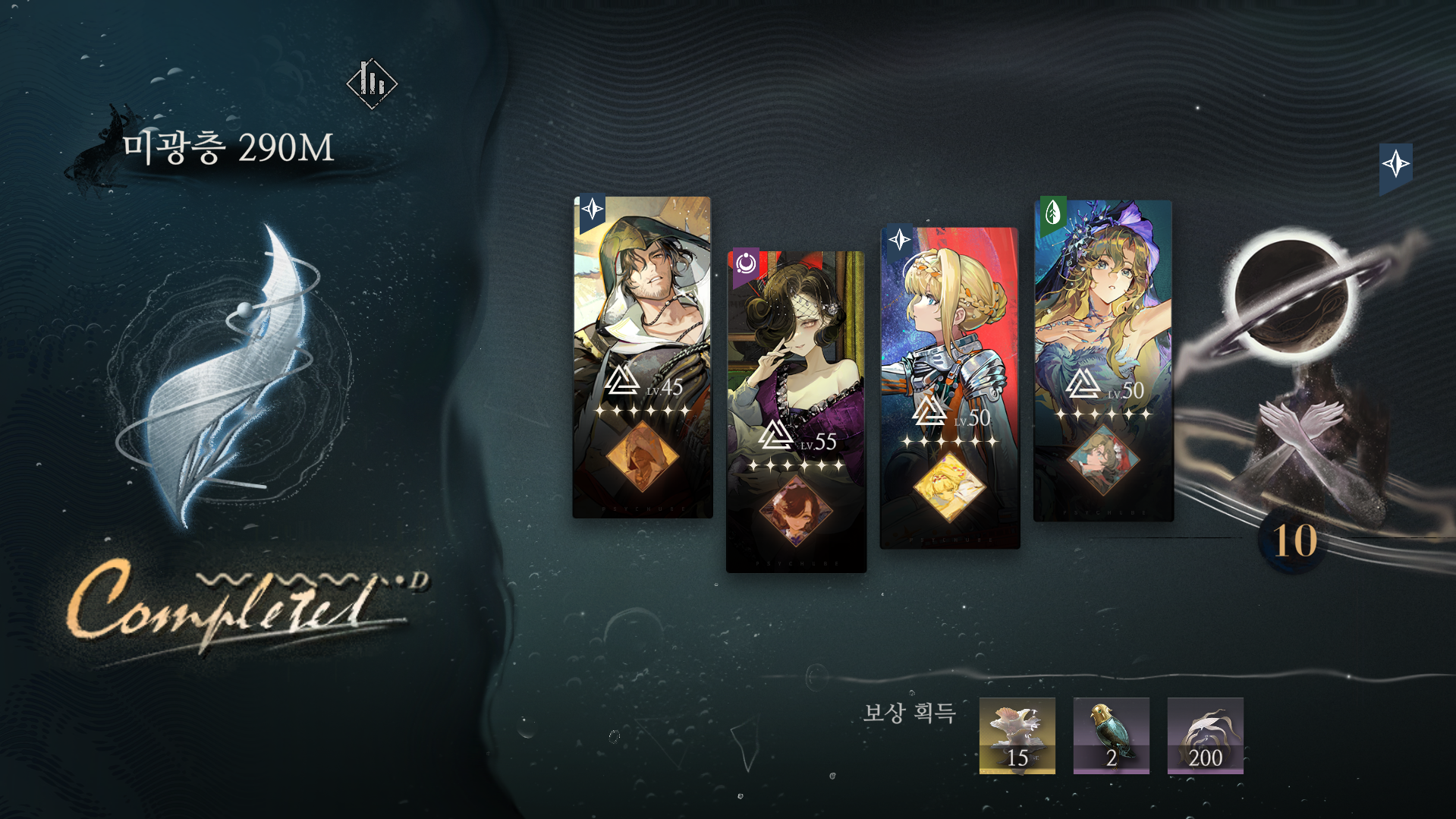Viewport: 1456px width, 819px height.
Task: Select the purple-hat lady Lv.50 card
Action: 1103,360
